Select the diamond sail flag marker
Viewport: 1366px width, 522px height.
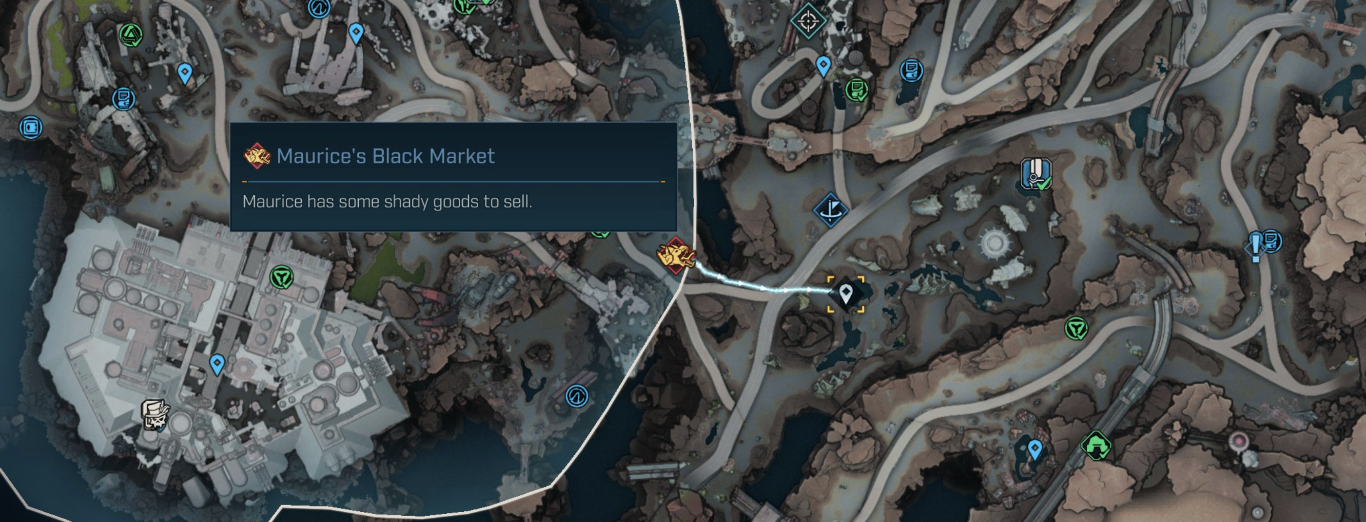[829, 207]
